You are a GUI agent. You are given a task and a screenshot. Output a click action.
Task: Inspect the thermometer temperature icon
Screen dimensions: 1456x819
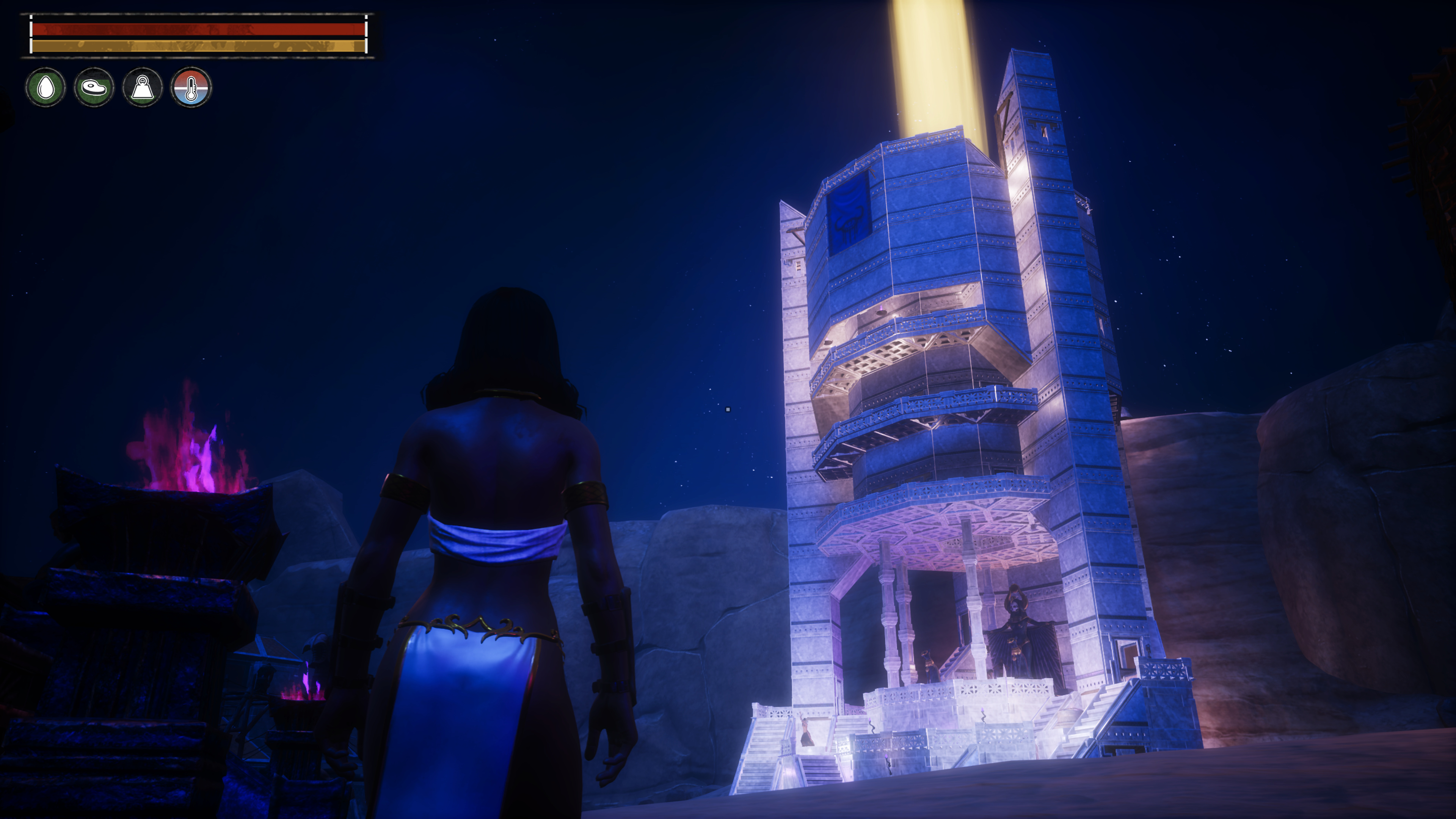click(x=191, y=88)
